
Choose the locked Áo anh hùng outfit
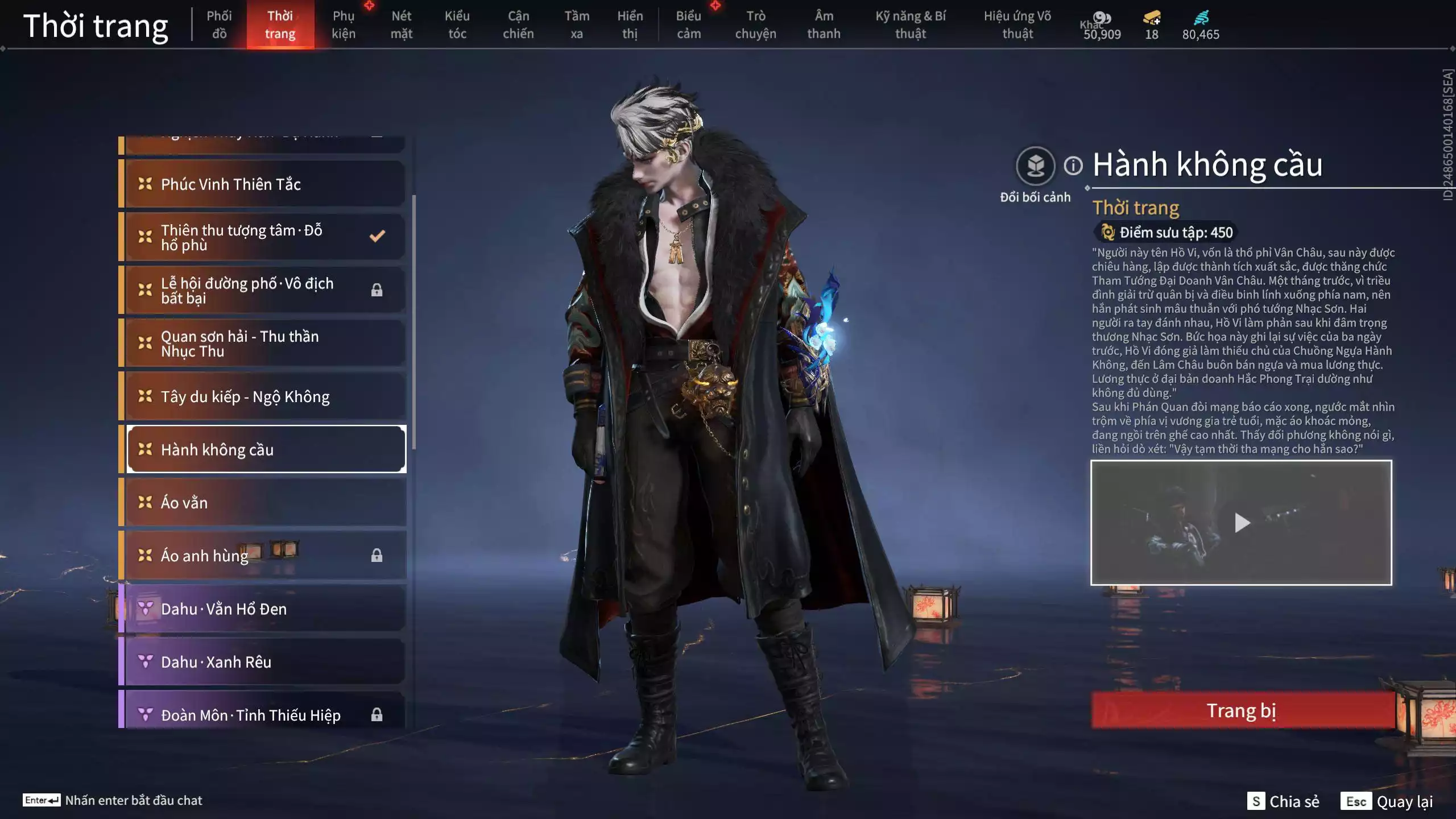point(264,555)
